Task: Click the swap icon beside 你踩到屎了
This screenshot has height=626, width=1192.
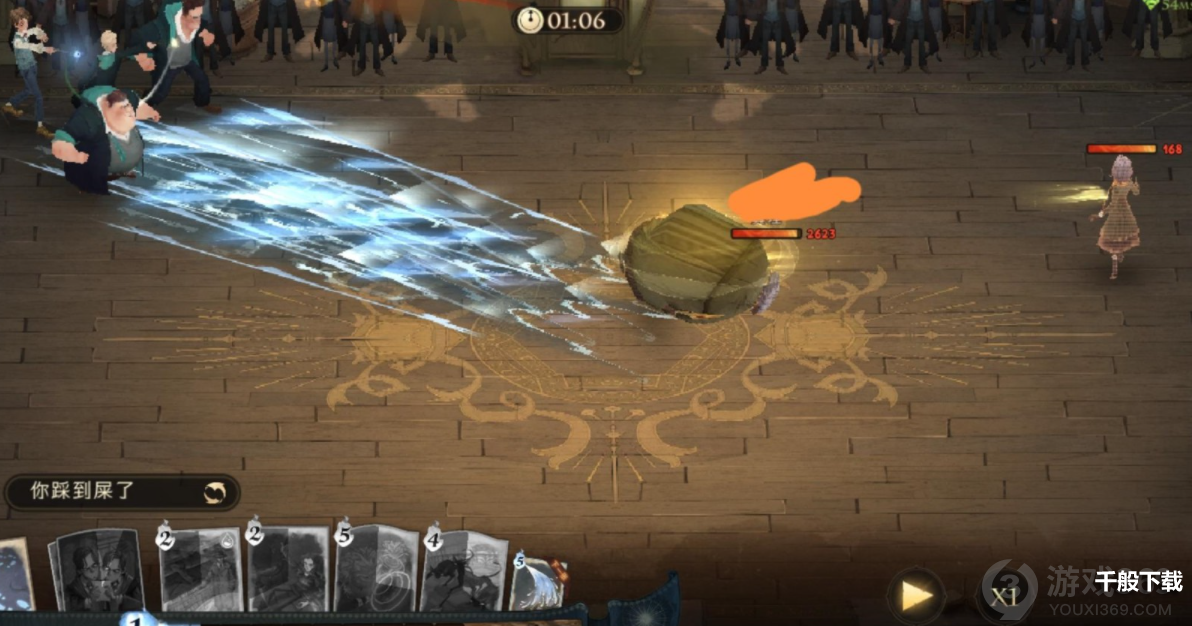Action: point(216,492)
